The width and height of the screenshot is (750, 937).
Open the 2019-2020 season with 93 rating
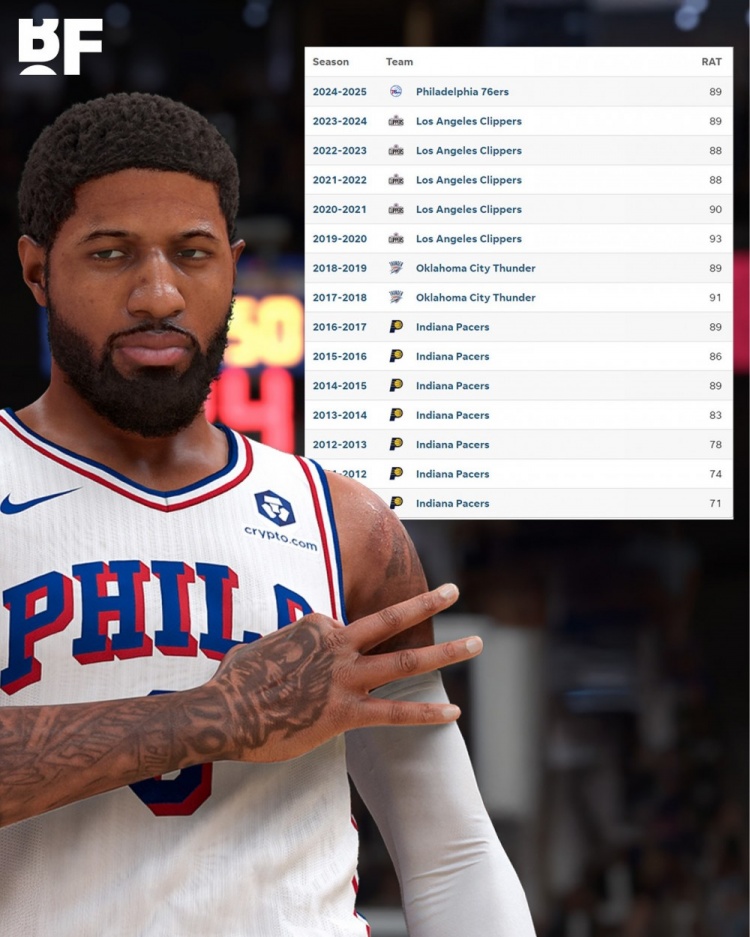(x=339, y=239)
